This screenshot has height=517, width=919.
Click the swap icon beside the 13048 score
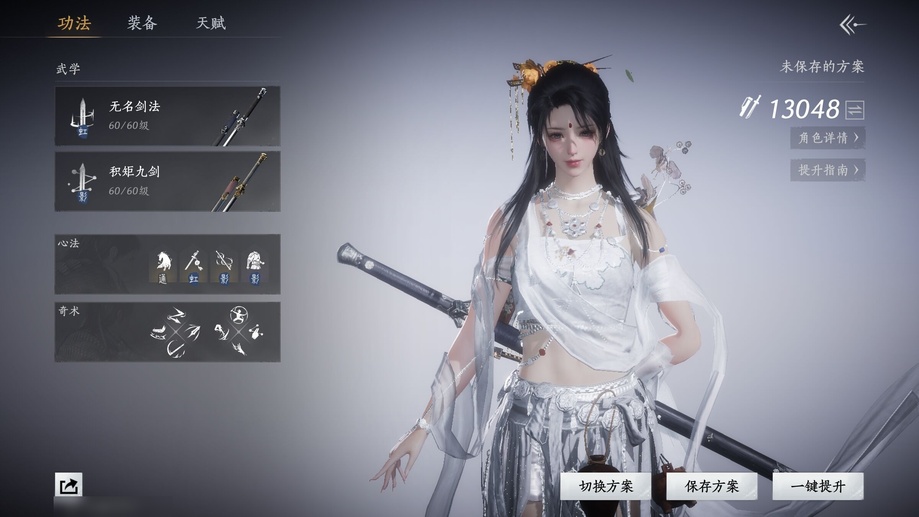855,110
